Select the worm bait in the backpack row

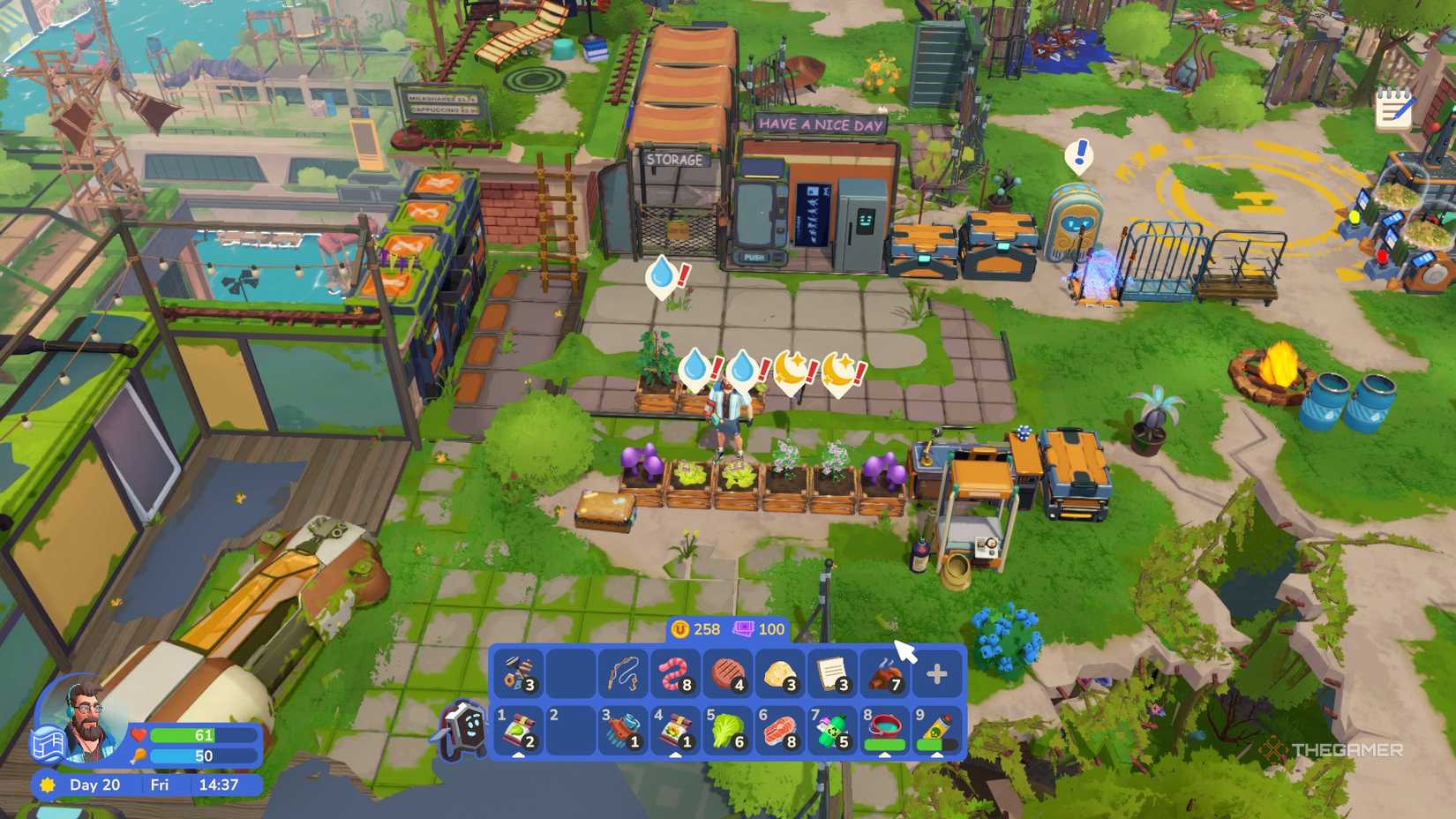672,673
